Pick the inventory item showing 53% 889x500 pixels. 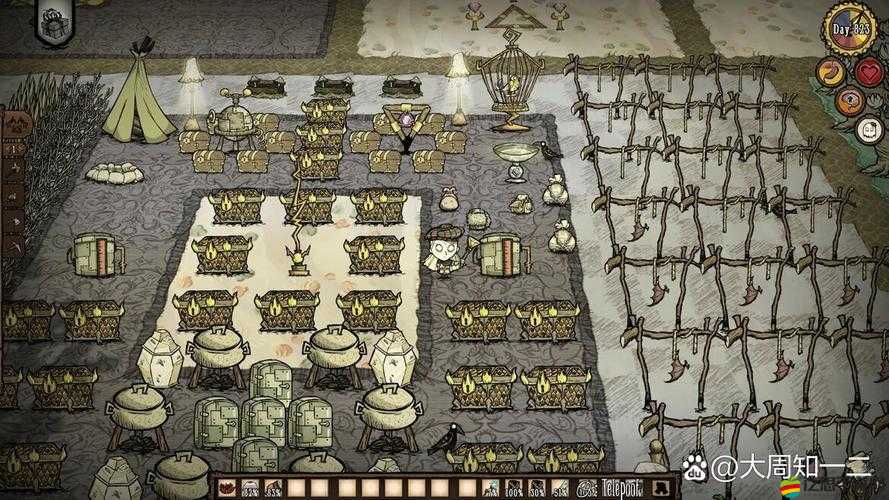[273, 487]
